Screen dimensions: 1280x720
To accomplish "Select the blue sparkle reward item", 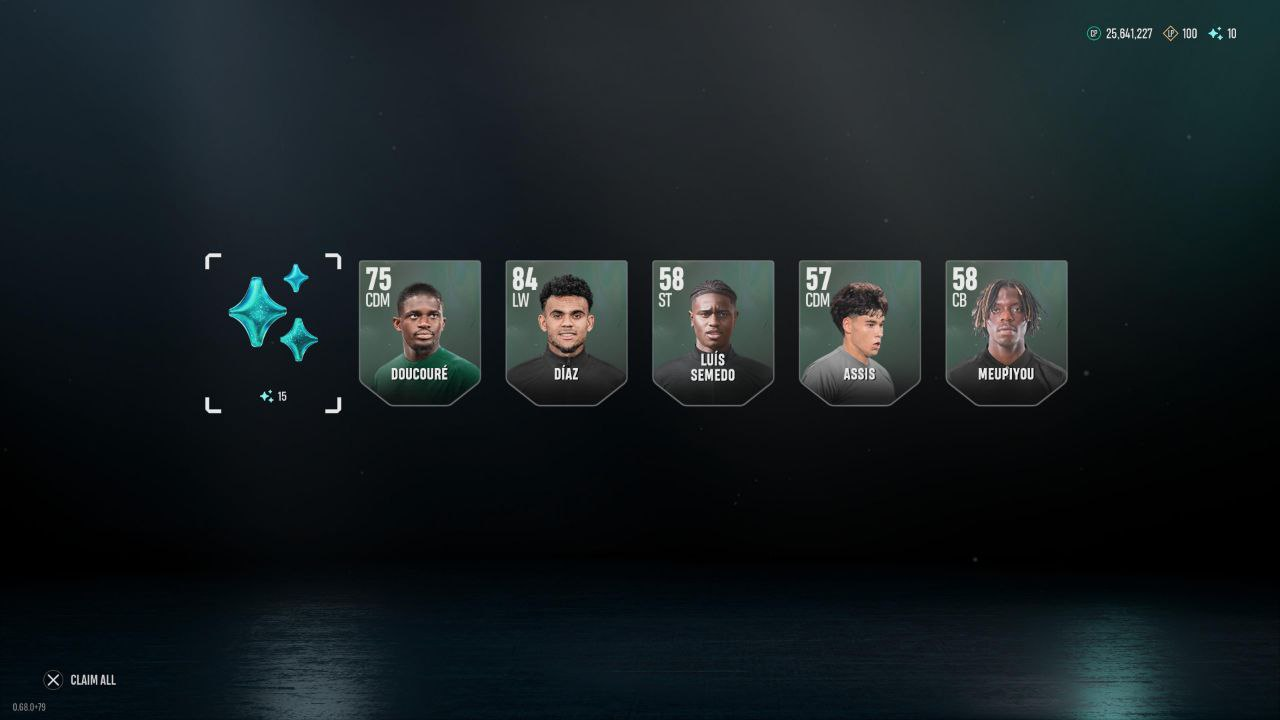I will click(x=273, y=331).
